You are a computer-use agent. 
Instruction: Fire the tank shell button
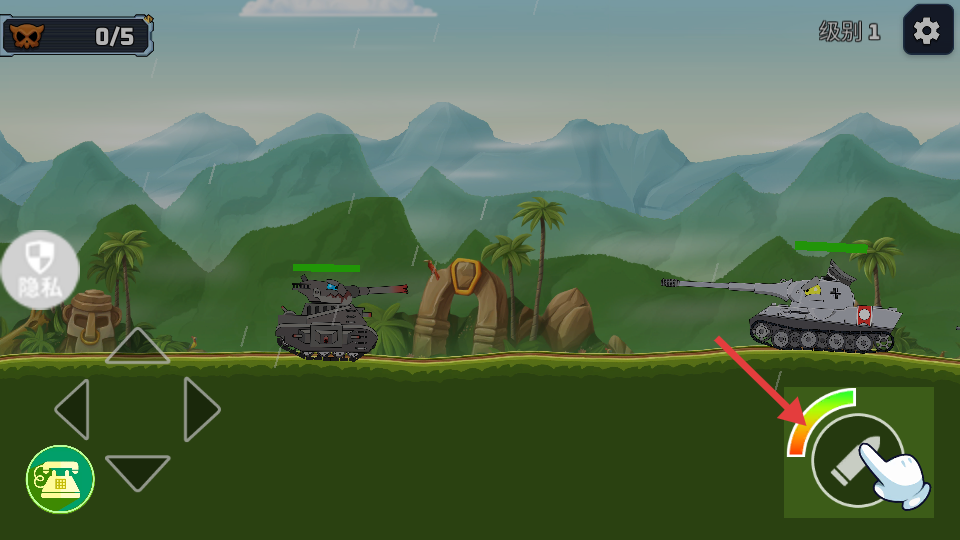point(857,459)
